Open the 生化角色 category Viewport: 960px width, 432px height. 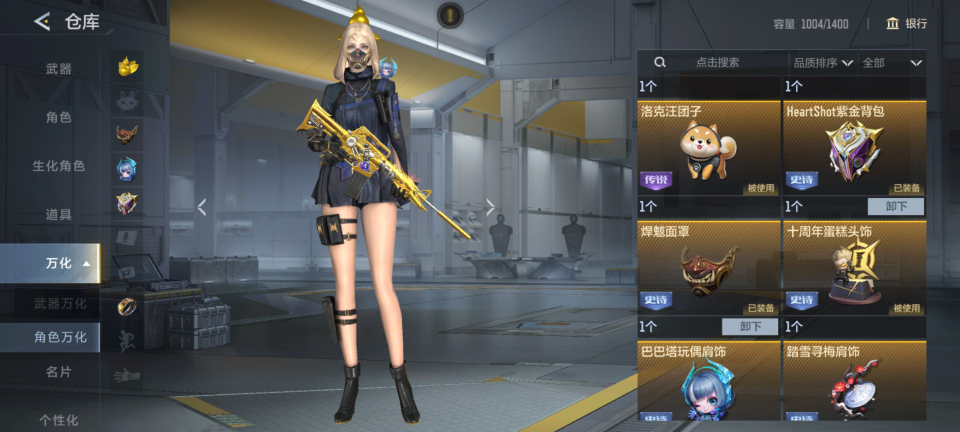(58, 166)
